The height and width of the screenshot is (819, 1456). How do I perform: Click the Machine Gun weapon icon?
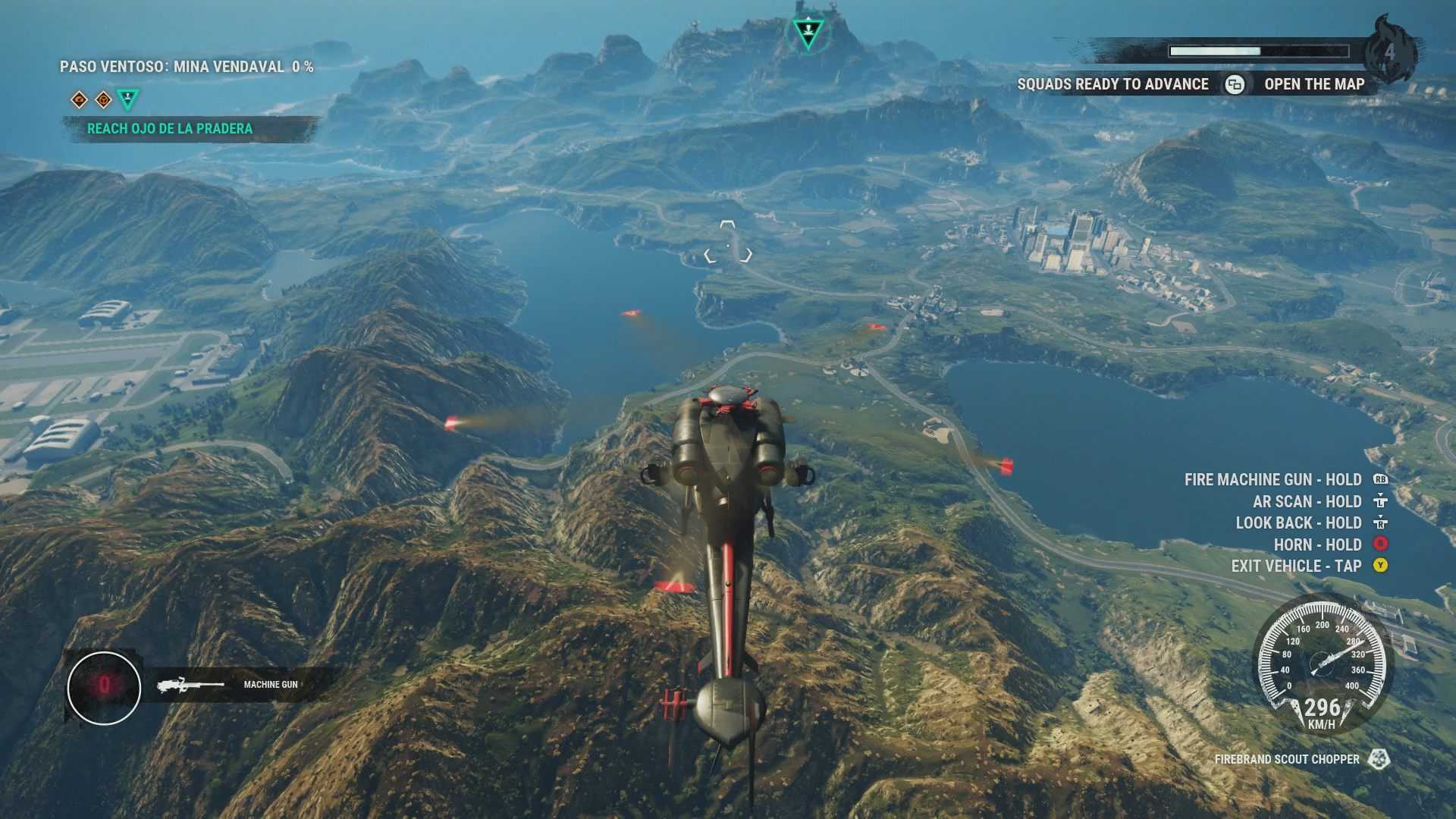(x=188, y=683)
